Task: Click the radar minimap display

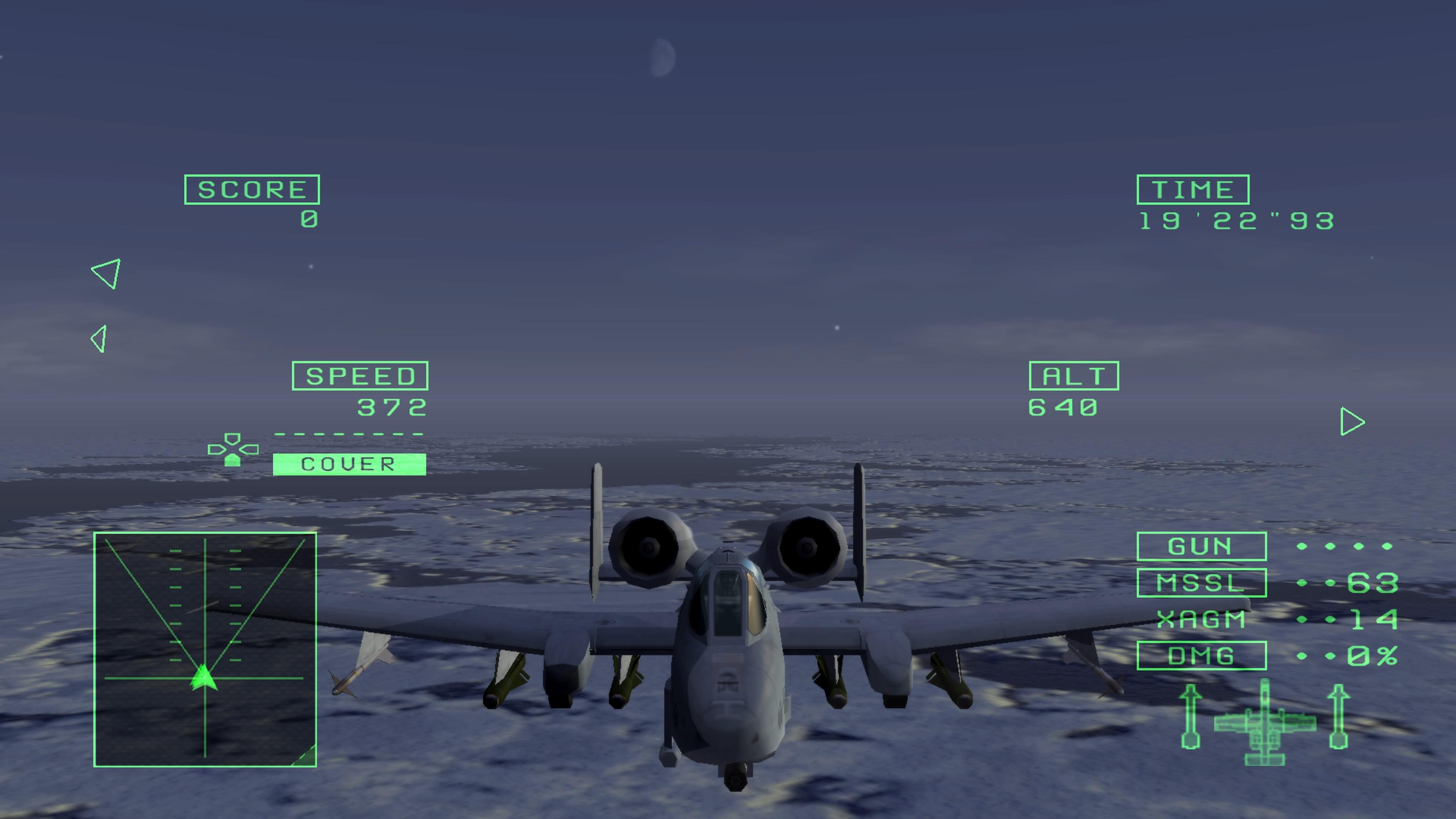Action: tap(205, 649)
